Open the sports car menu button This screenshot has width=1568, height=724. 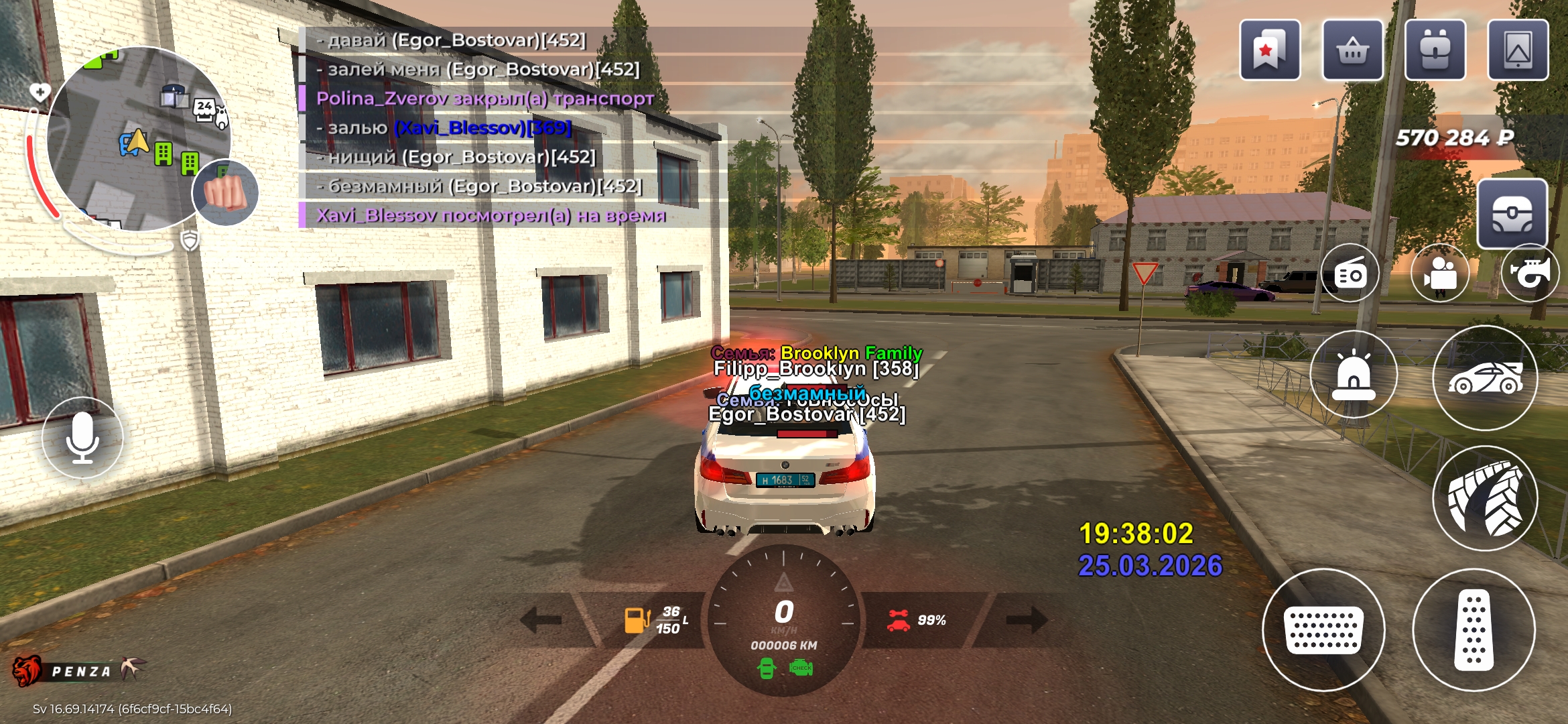pos(1485,378)
